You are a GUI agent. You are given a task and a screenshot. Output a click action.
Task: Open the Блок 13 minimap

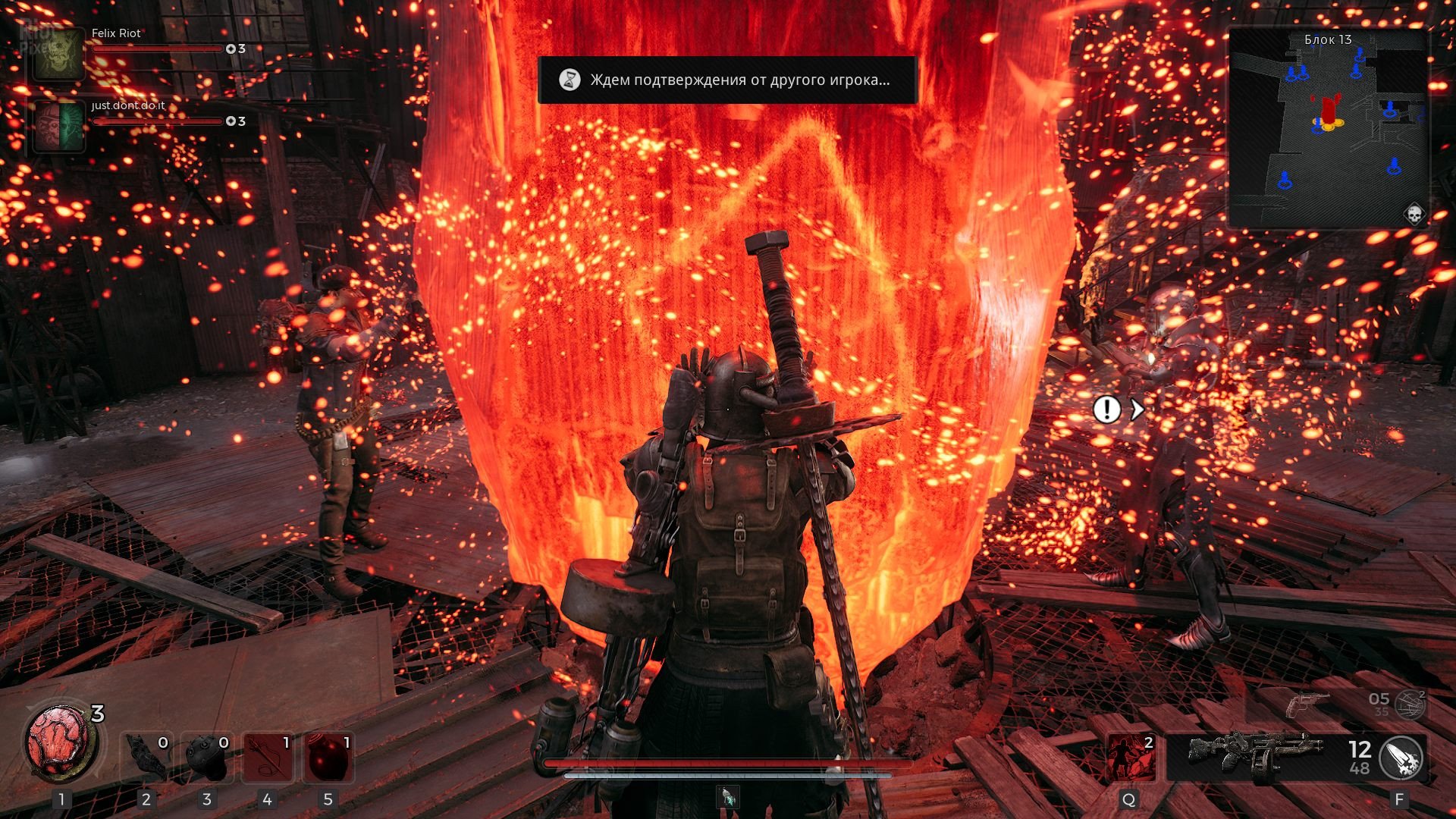click(x=1328, y=129)
